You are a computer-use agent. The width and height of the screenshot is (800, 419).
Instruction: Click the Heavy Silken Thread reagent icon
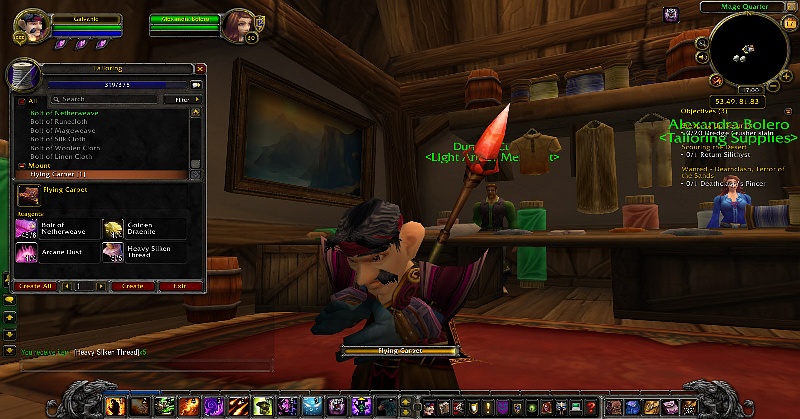click(x=111, y=252)
